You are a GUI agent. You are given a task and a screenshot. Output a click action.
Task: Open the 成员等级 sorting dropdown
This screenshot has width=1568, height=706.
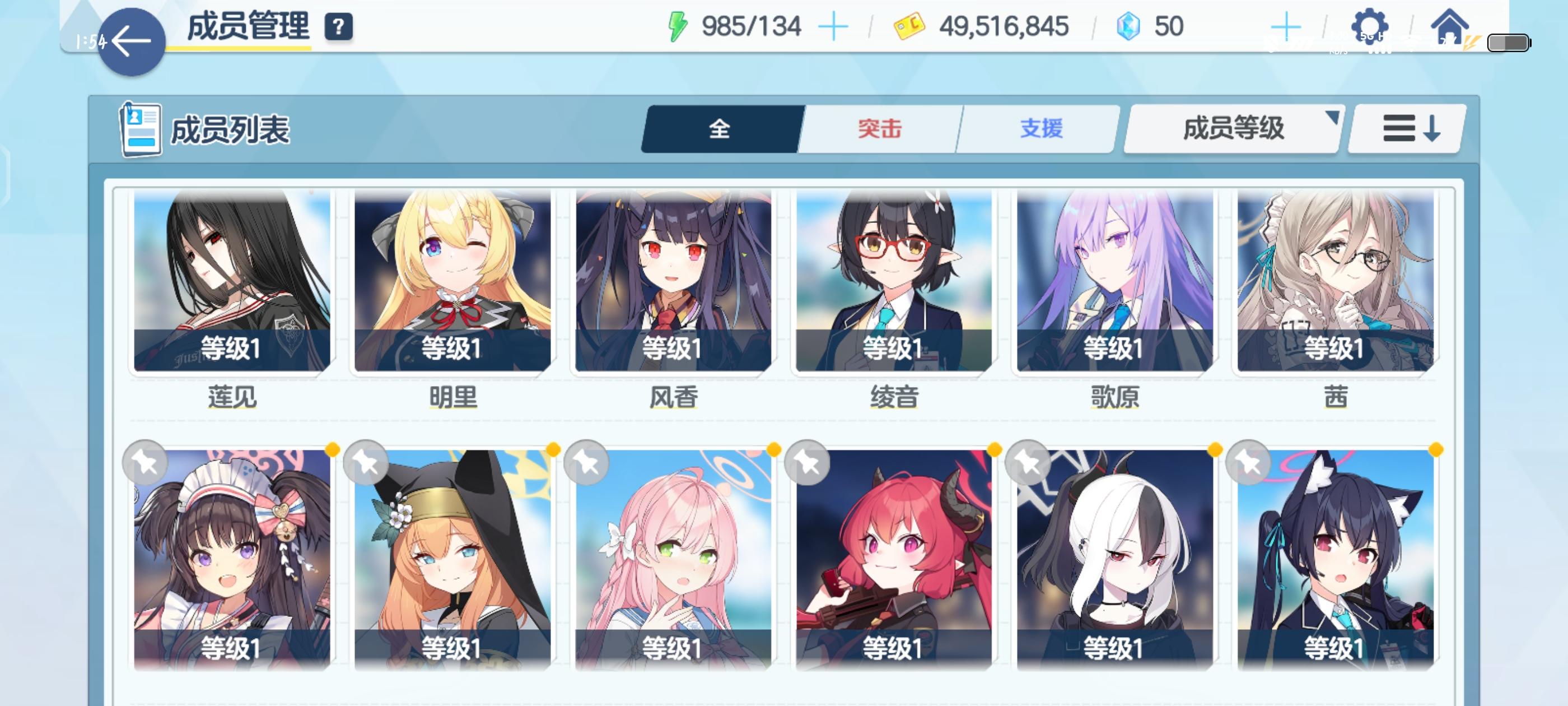click(x=1231, y=129)
